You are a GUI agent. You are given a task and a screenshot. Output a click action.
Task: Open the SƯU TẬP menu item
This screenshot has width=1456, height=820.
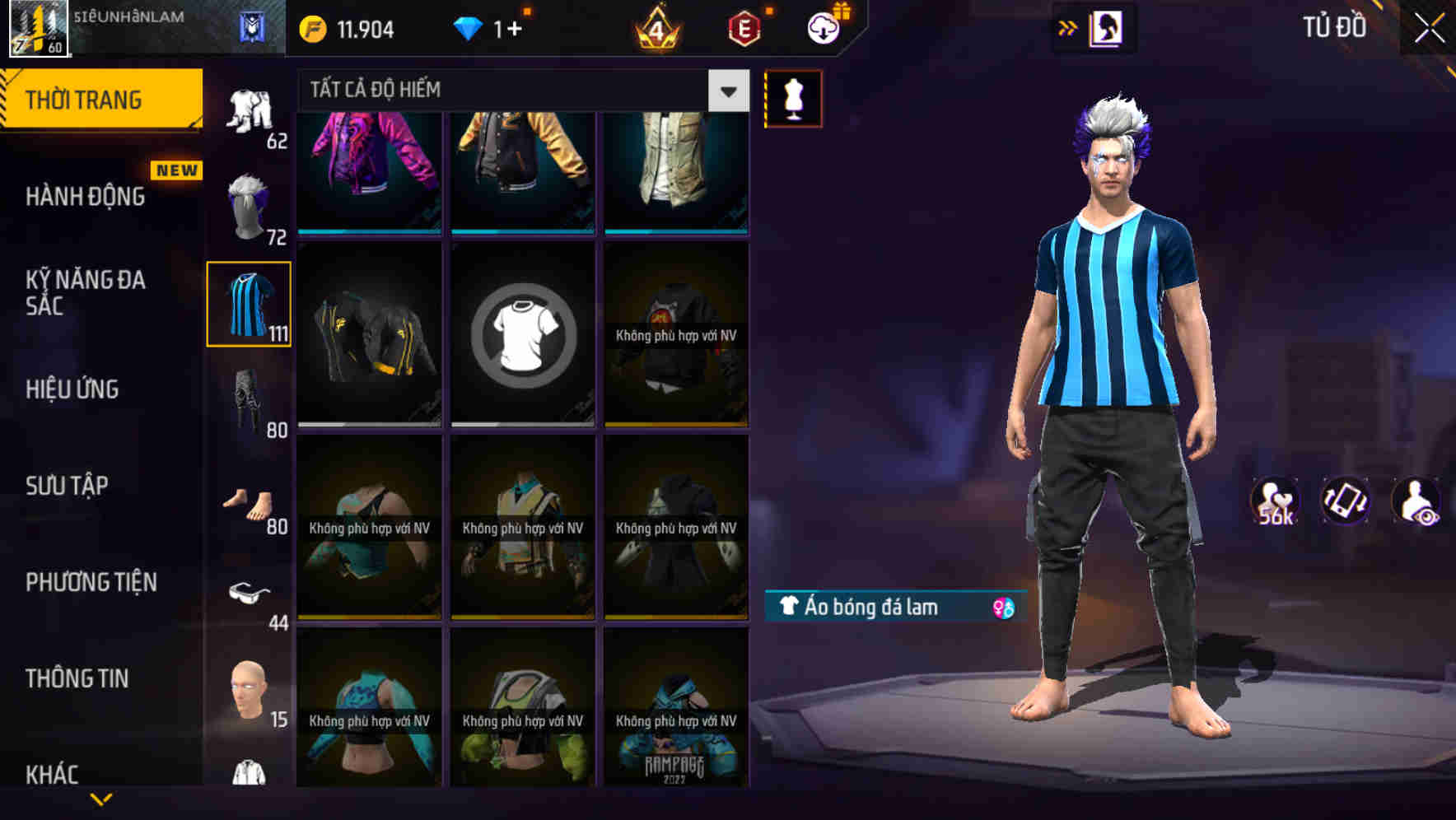pyautogui.click(x=68, y=486)
